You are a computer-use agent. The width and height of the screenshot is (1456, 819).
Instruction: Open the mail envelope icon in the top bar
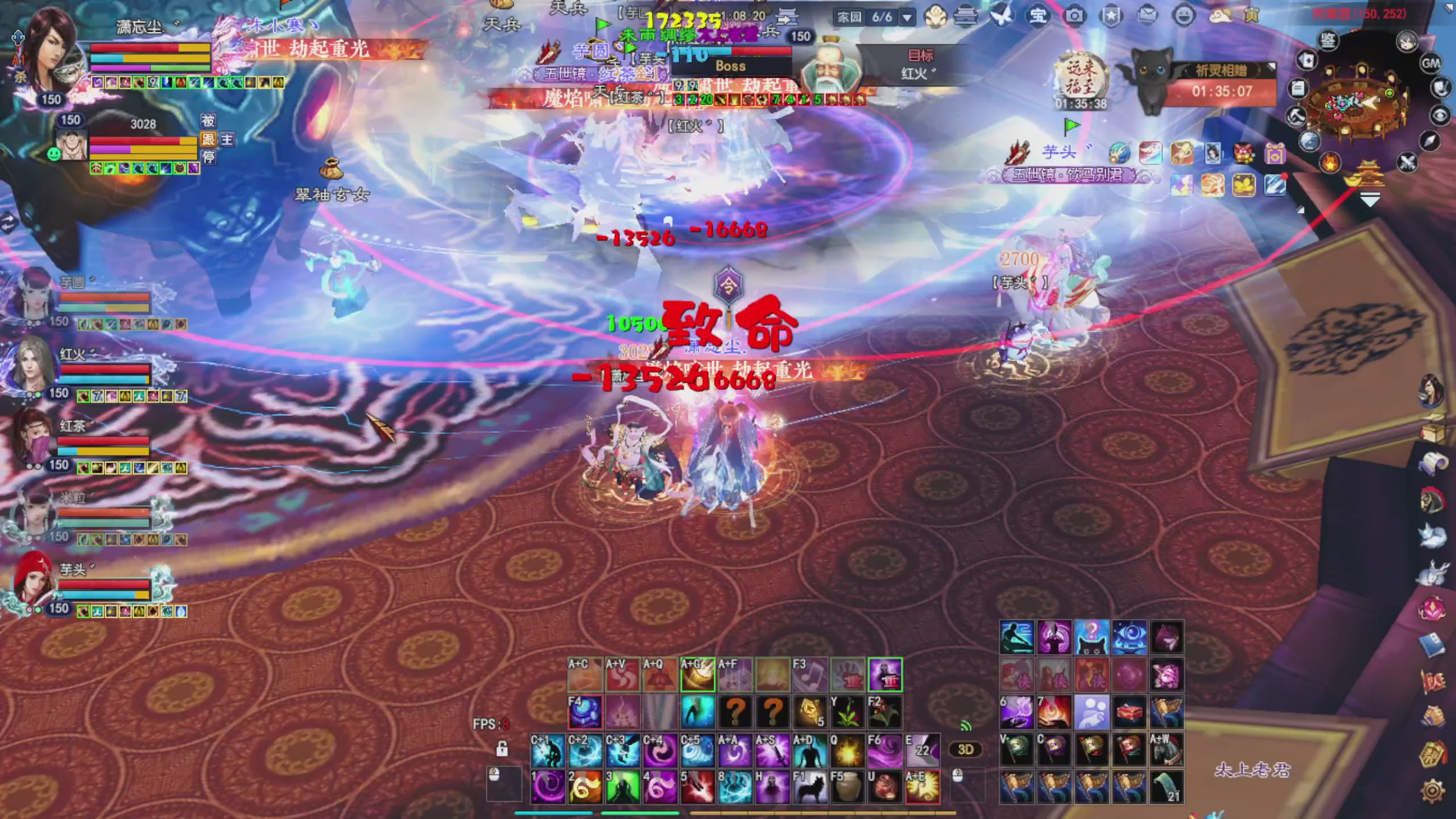tap(1147, 16)
